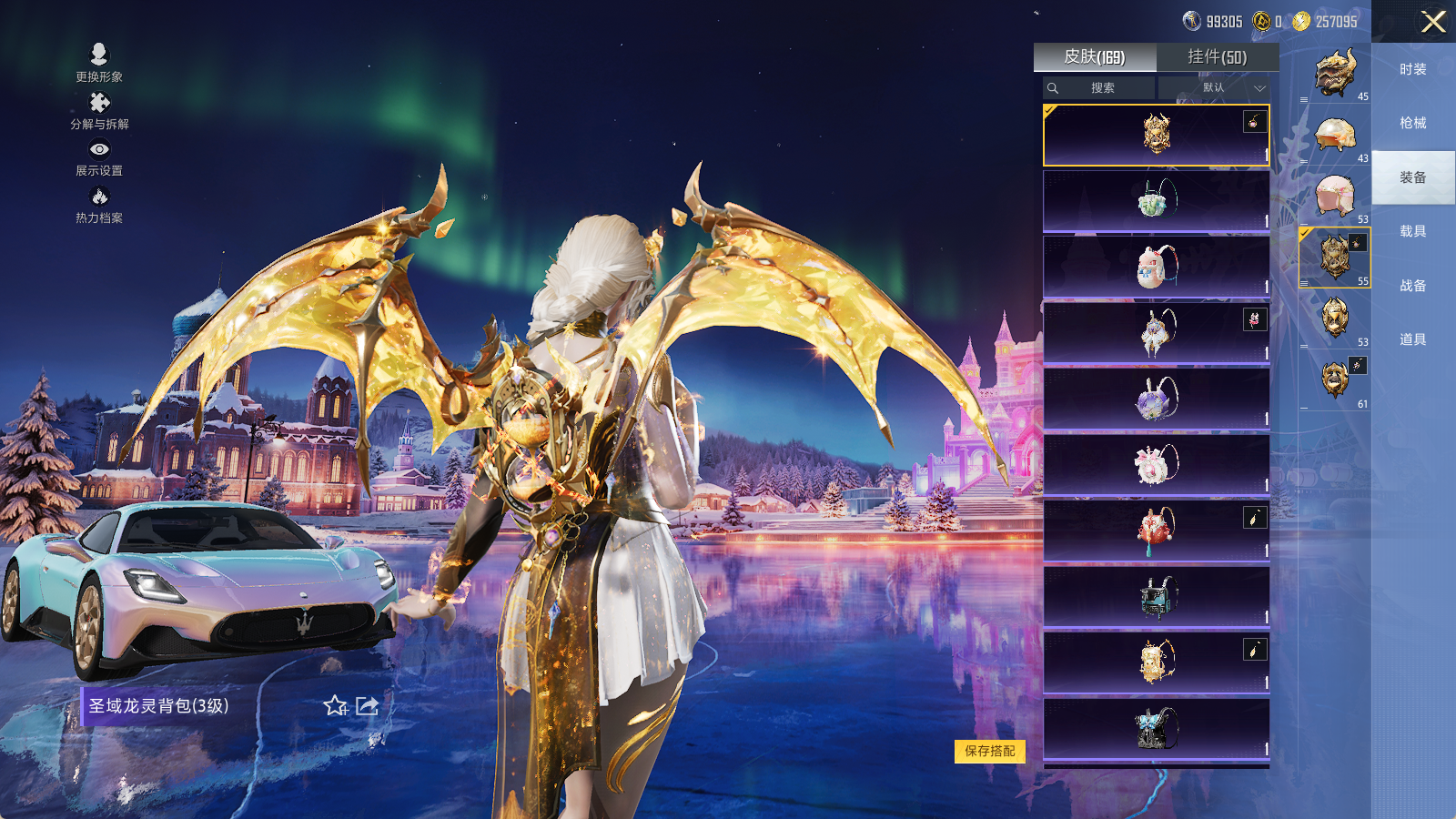The image size is (1456, 819).
Task: Select the 时装 fashion category
Action: (1412, 69)
